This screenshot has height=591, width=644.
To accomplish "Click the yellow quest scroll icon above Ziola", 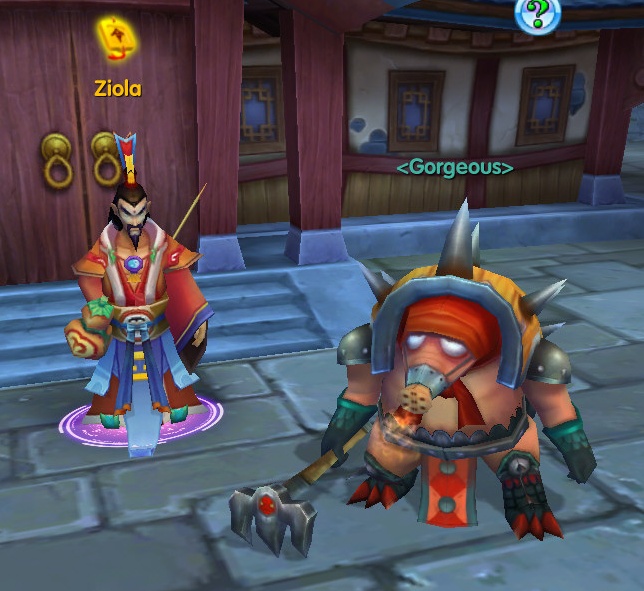I will coord(117,41).
